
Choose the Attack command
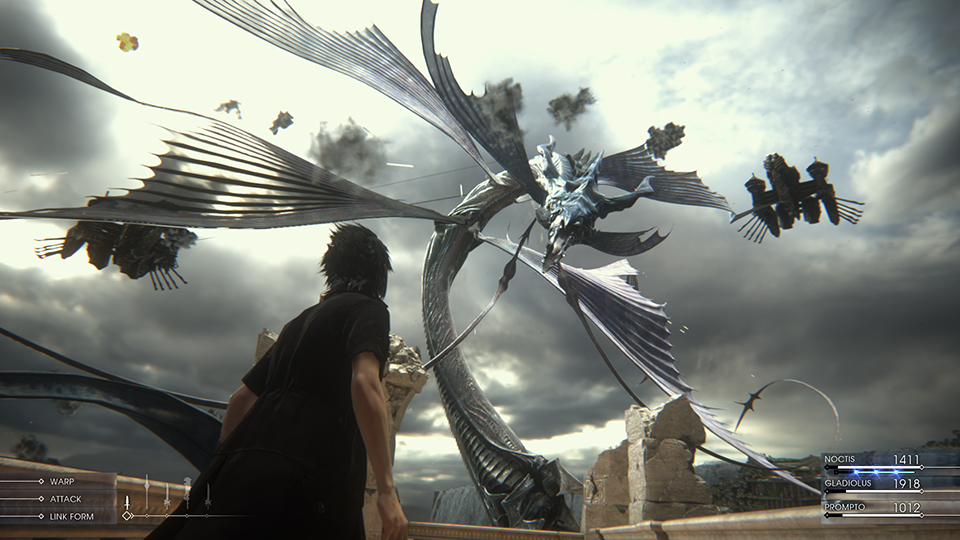pyautogui.click(x=65, y=499)
